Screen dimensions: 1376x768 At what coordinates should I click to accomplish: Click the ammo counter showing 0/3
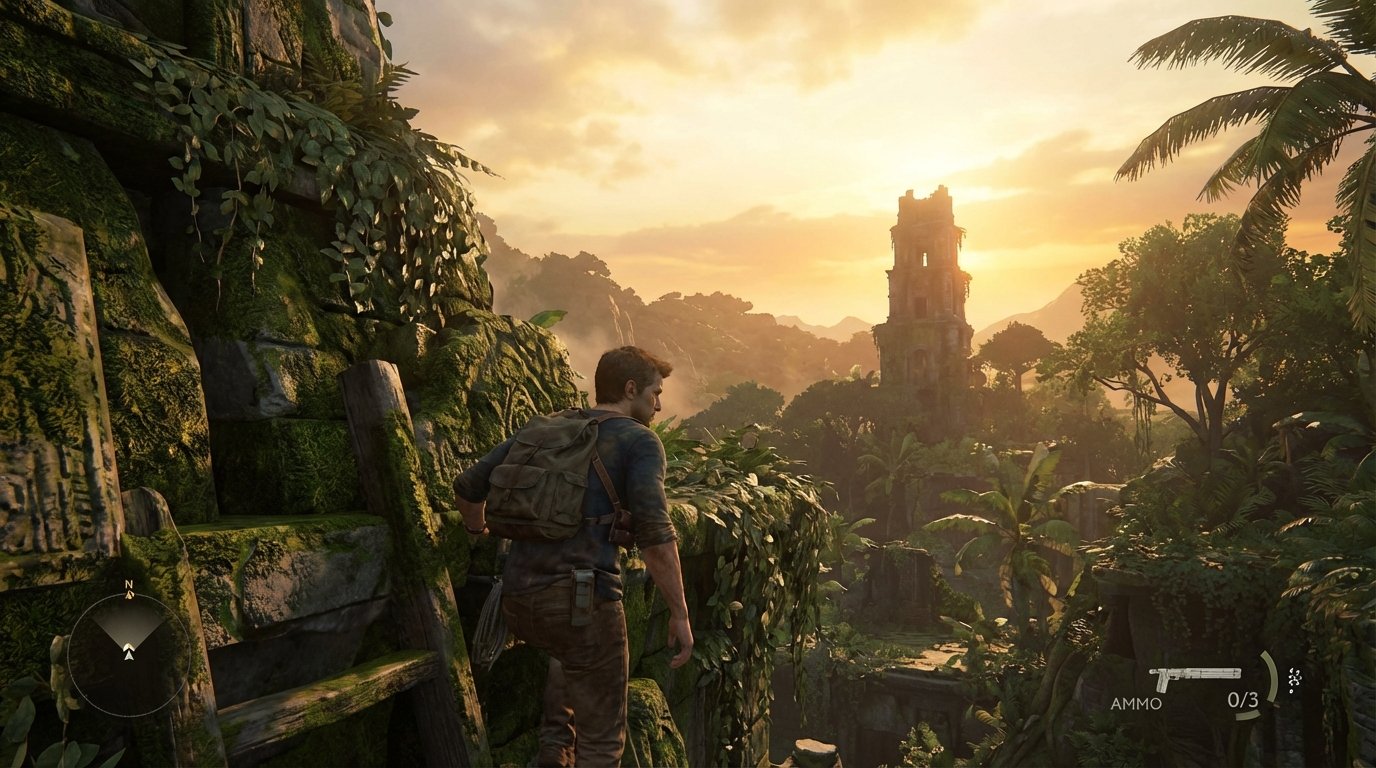pyautogui.click(x=1243, y=700)
